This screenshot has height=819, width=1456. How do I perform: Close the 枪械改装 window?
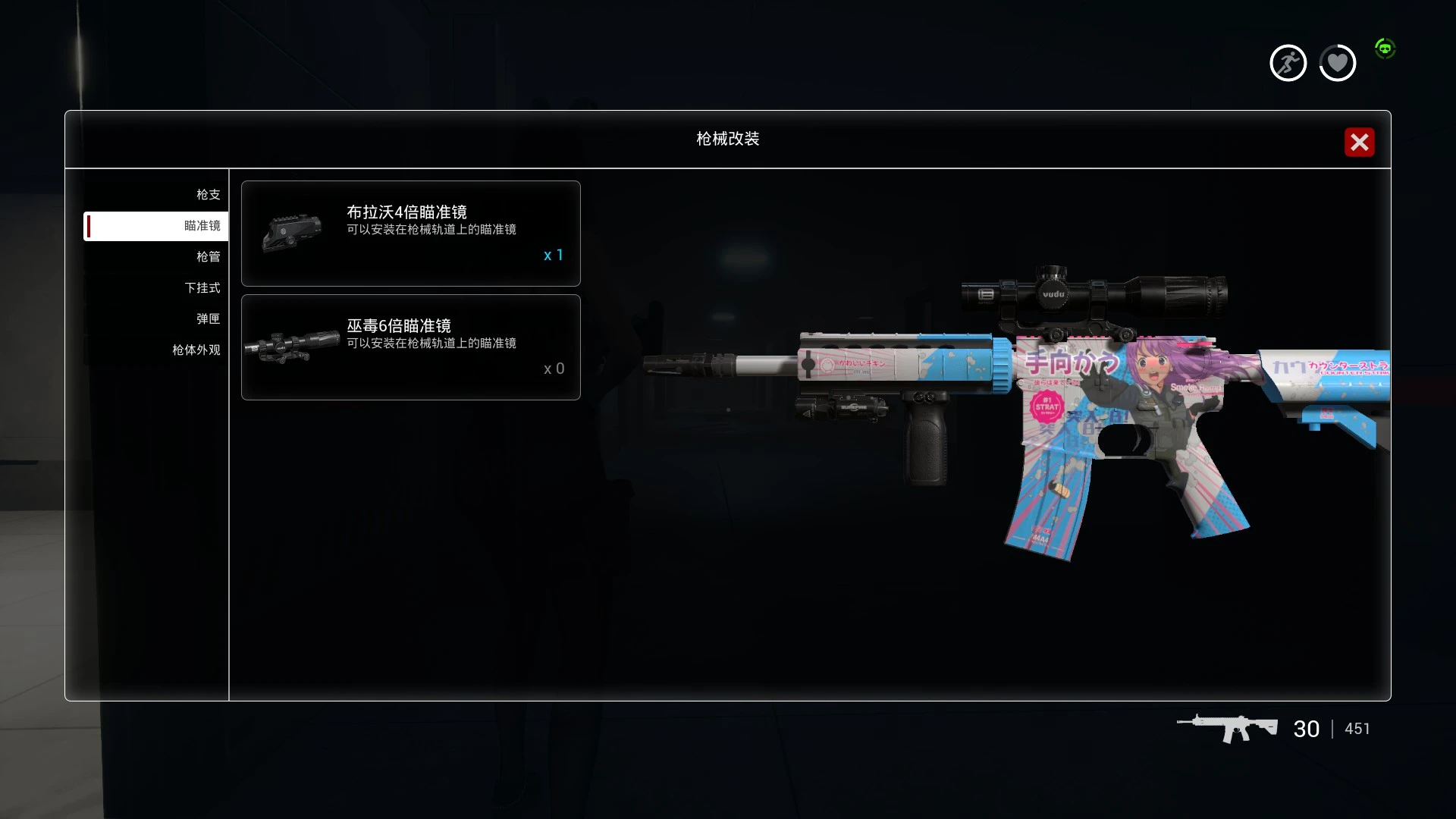click(1359, 142)
